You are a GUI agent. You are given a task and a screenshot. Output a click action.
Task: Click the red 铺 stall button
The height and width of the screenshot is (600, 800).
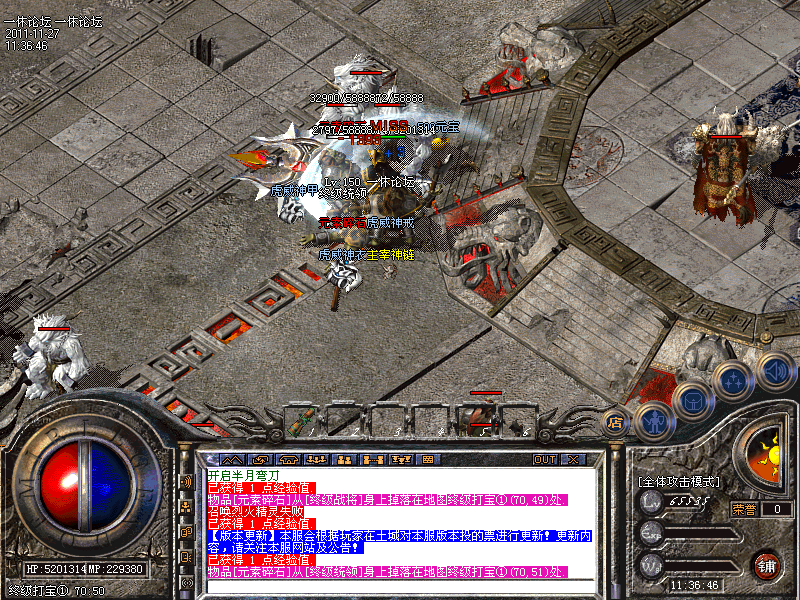pyautogui.click(x=767, y=565)
